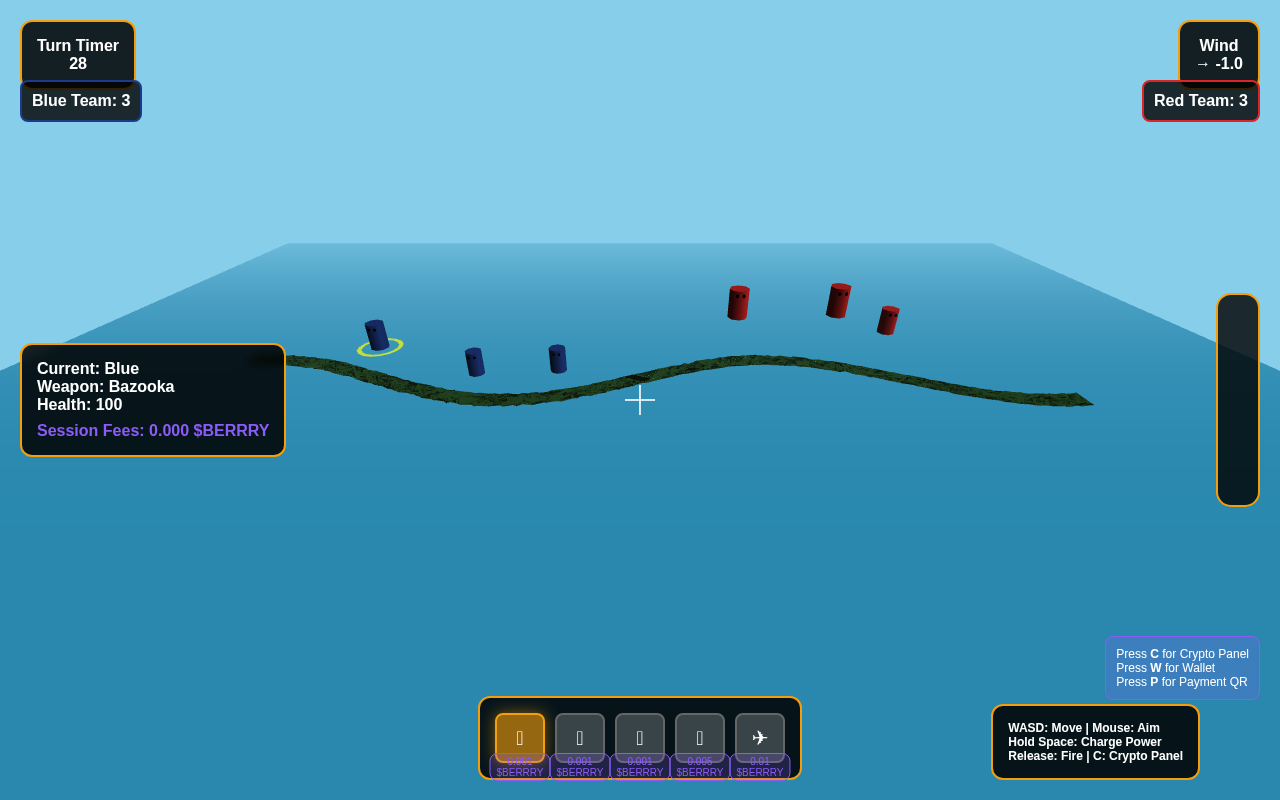The width and height of the screenshot is (1280, 800).
Task: Click the crosshair above the terrain
Action: pyautogui.click(x=640, y=400)
